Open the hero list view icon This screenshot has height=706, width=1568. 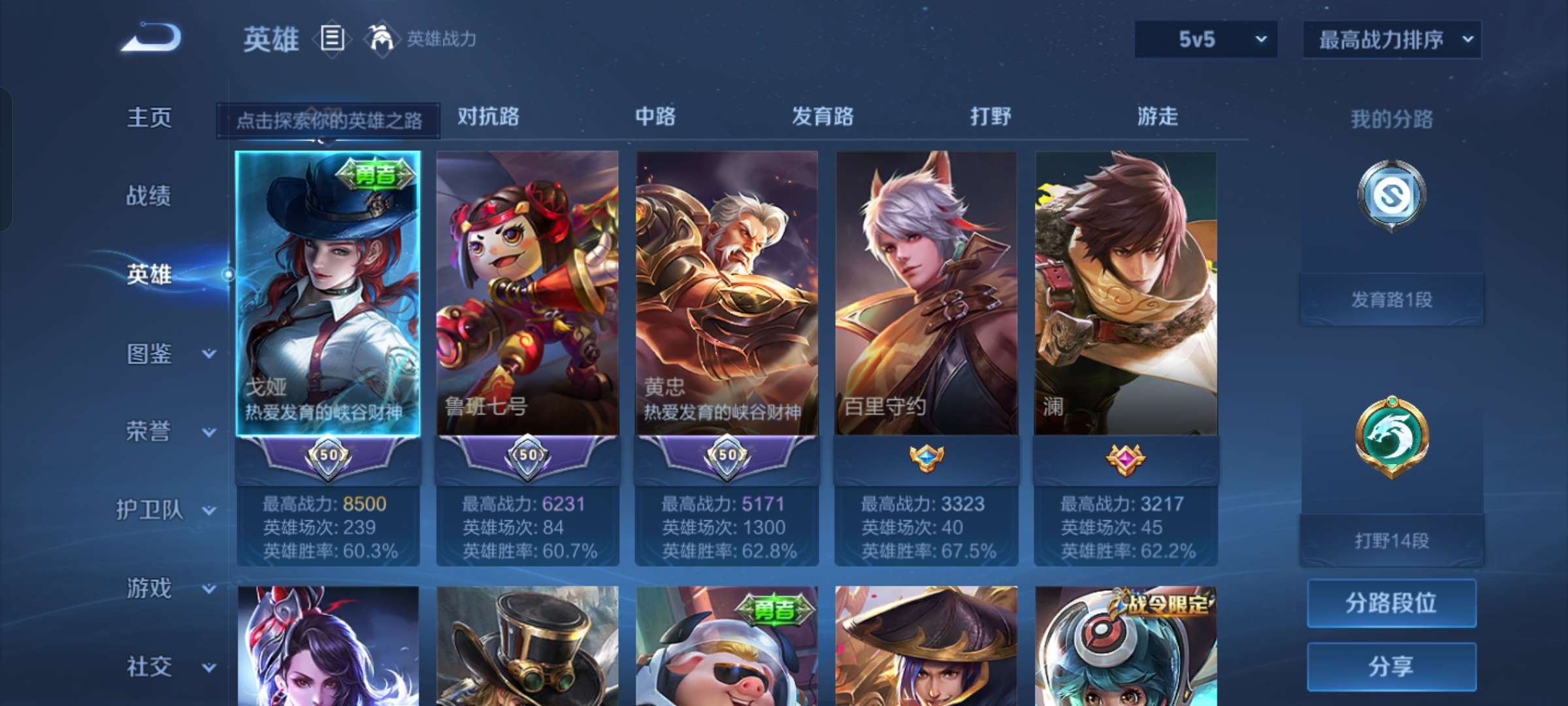[332, 39]
